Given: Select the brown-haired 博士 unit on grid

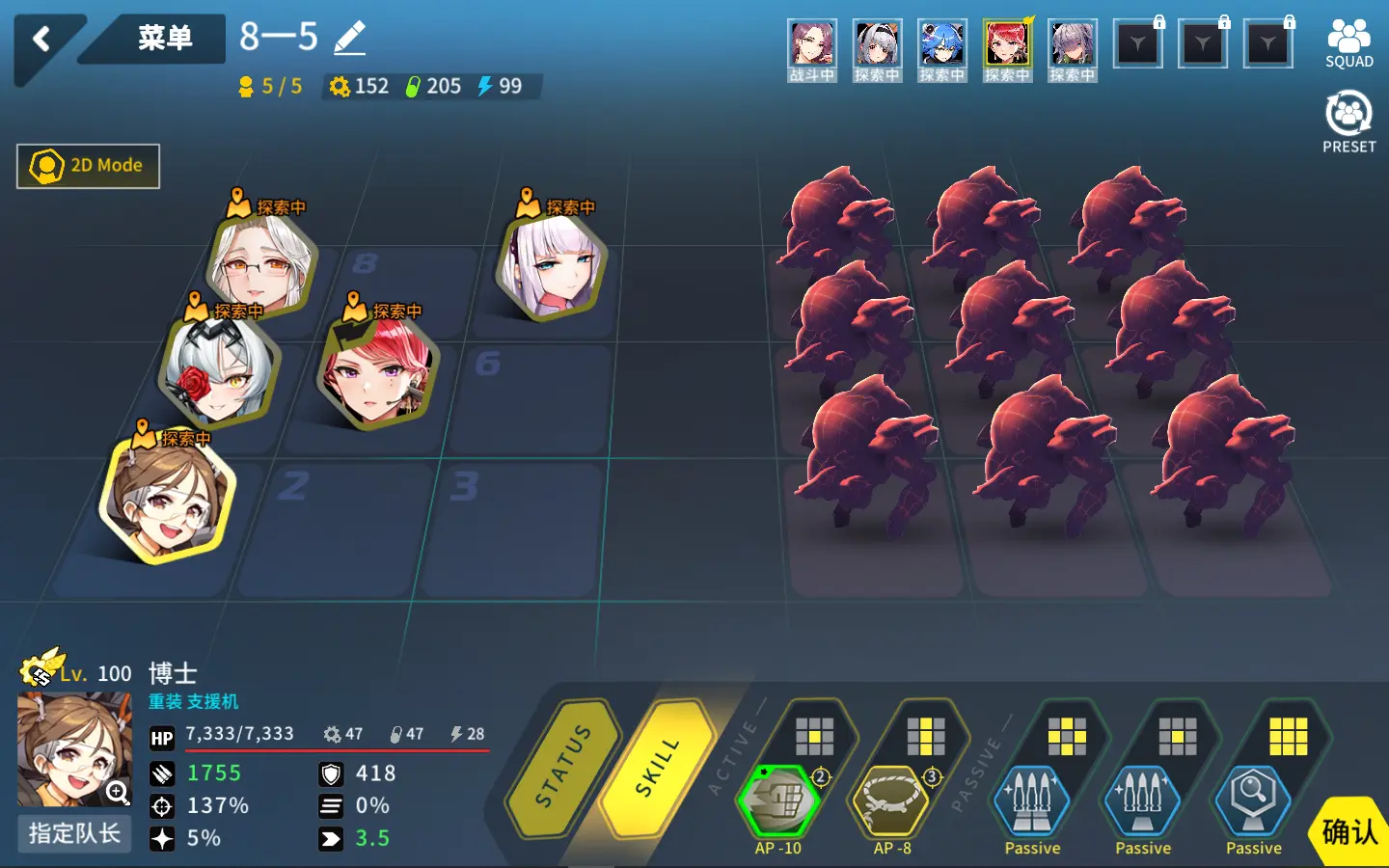Looking at the screenshot, I should [x=167, y=500].
